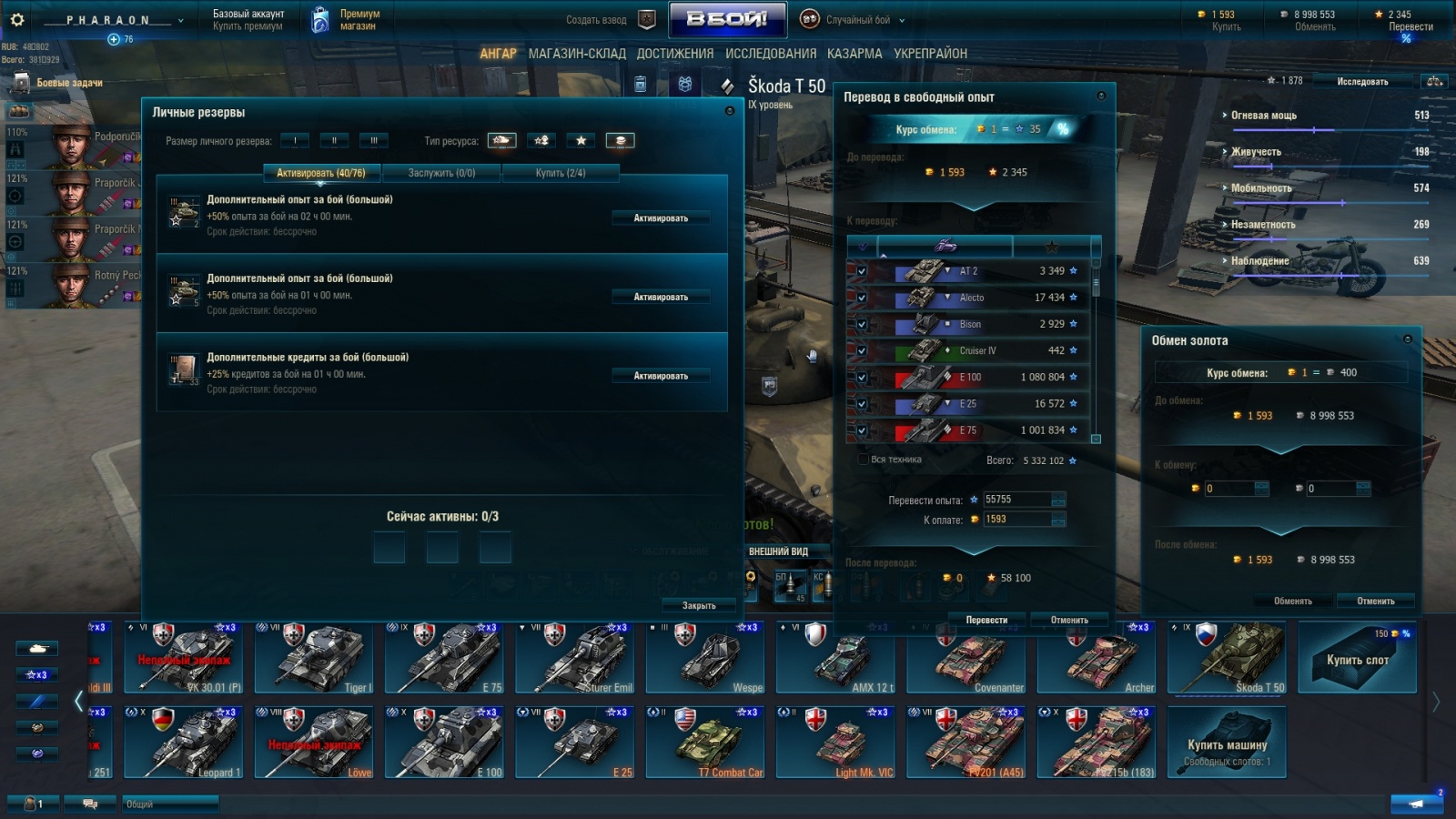
Task: Switch to the Купить (2/4) reserves tab
Action: pos(561,173)
